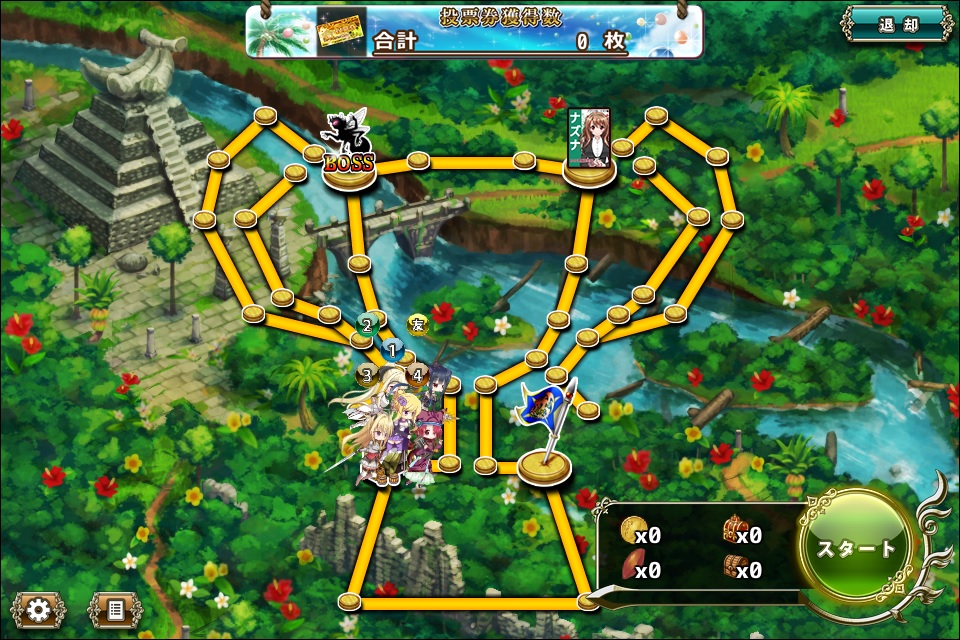960x640 pixels.
Task: Open the gear settings menu
Action: [38, 608]
